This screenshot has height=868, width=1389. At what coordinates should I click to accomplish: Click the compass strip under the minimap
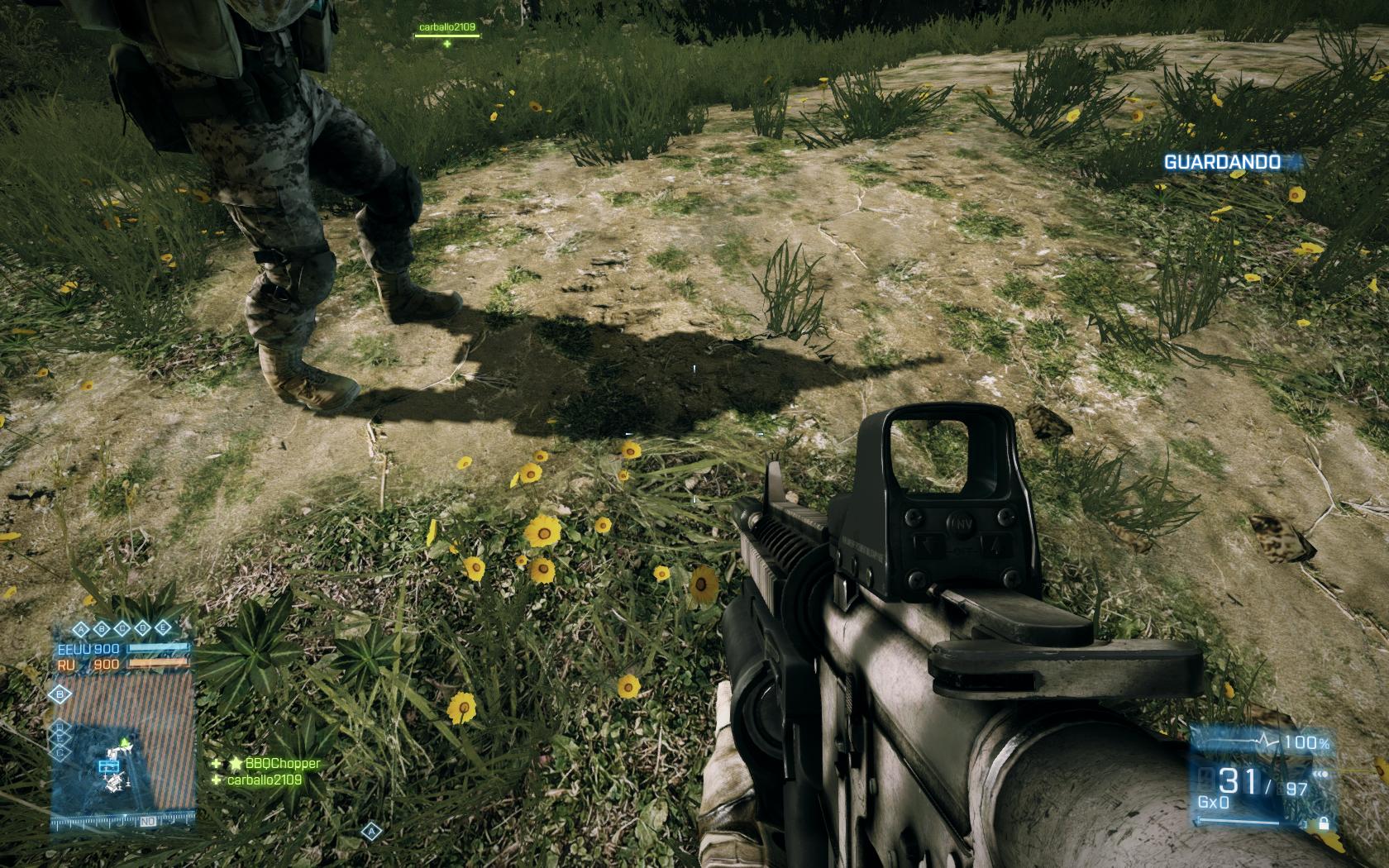(x=124, y=823)
